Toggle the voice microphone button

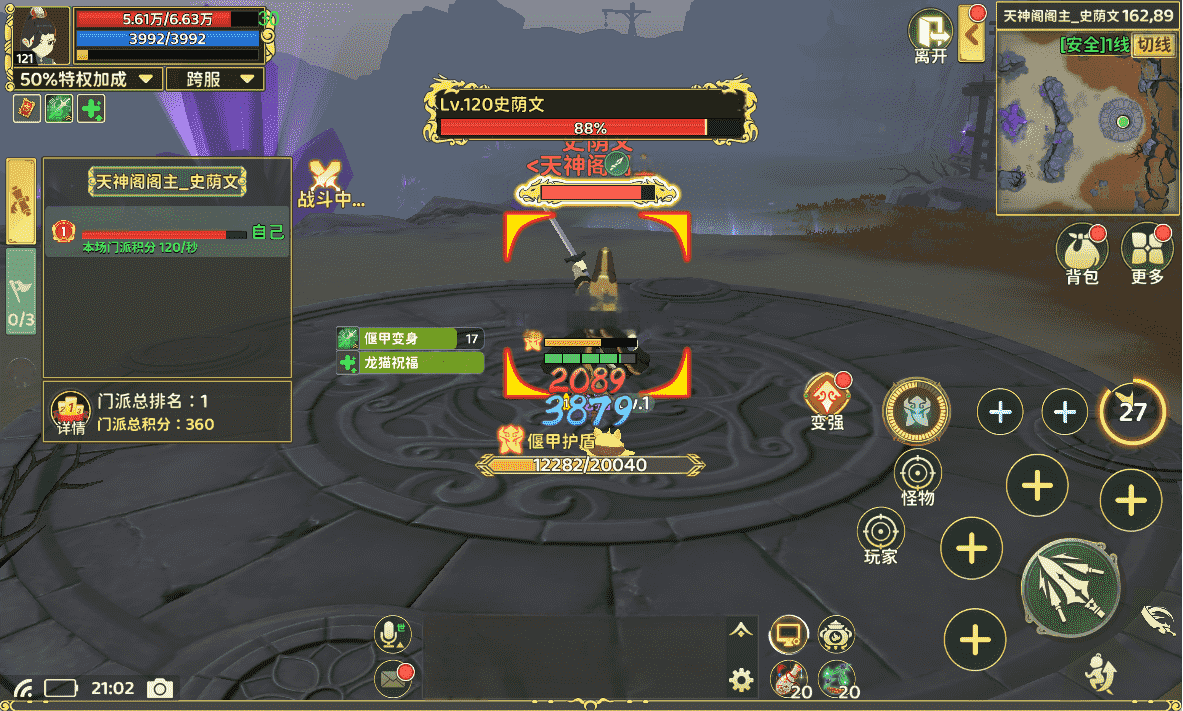click(x=391, y=633)
